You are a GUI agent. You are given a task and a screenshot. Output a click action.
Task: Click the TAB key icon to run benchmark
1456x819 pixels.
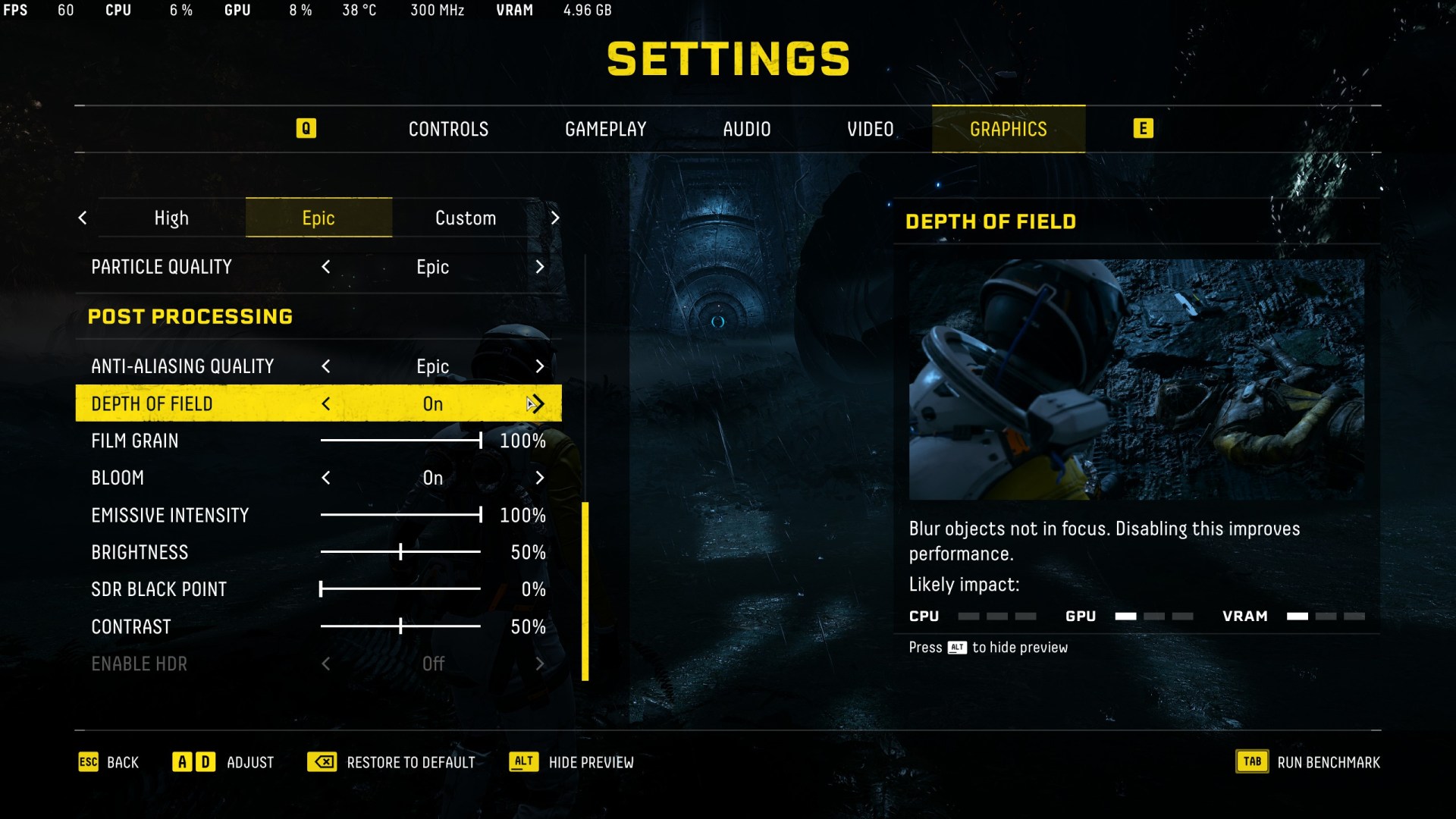click(1252, 761)
